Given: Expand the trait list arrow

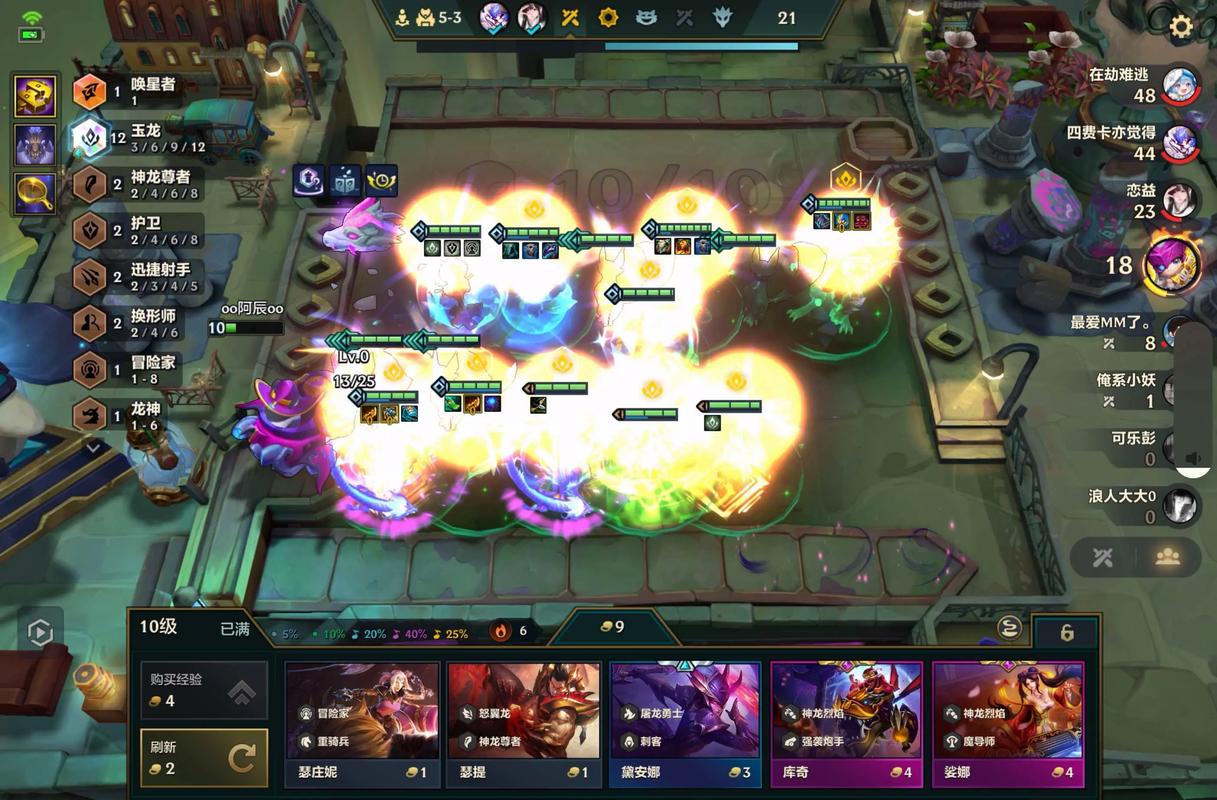Looking at the screenshot, I should [x=93, y=448].
